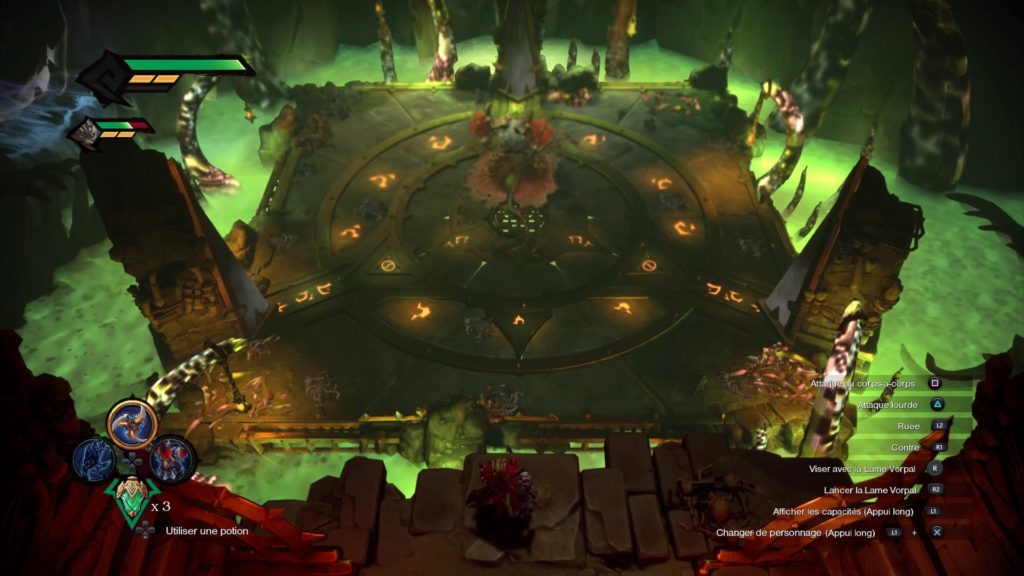The image size is (1024, 576).
Task: Select the second character's portrait
Action: (x=85, y=130)
